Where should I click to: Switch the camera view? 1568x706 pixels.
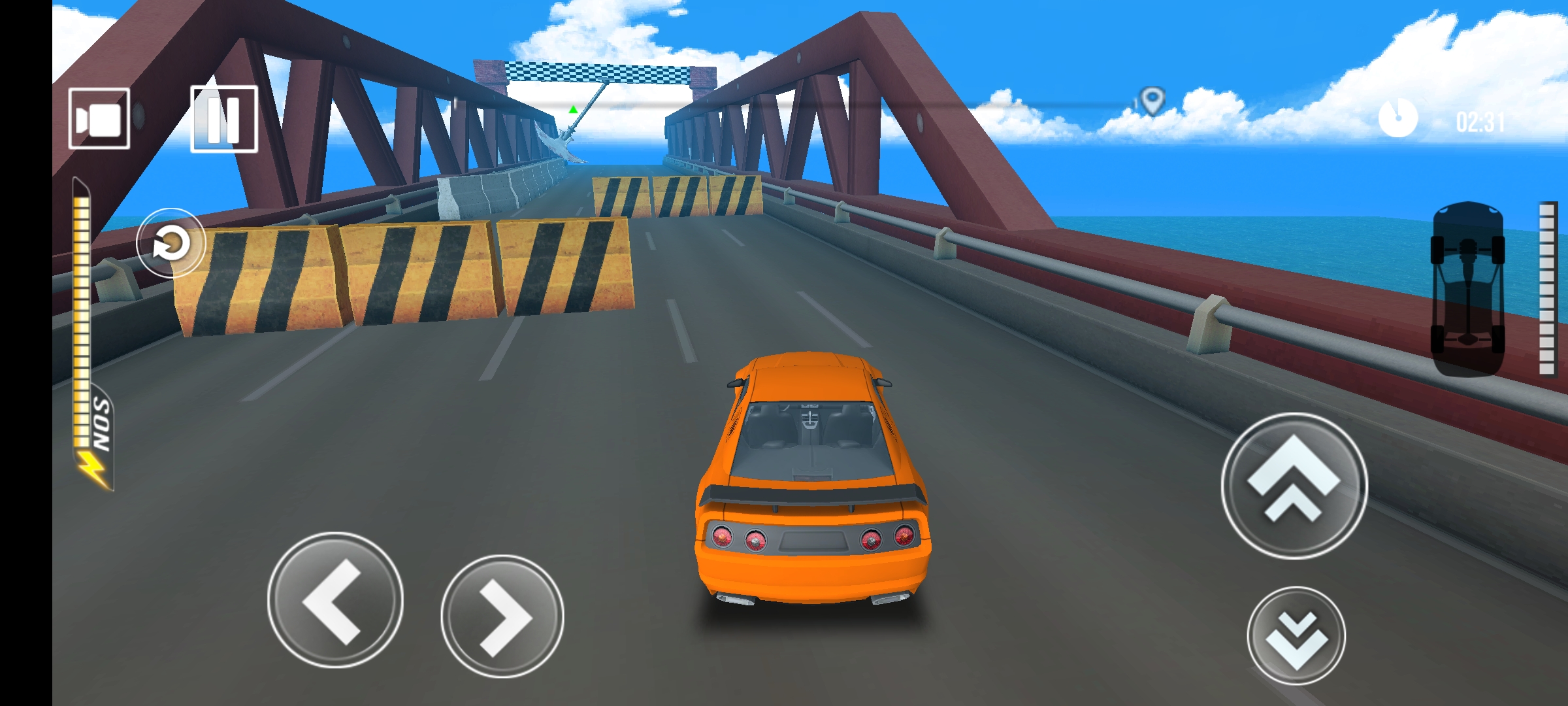pos(99,119)
